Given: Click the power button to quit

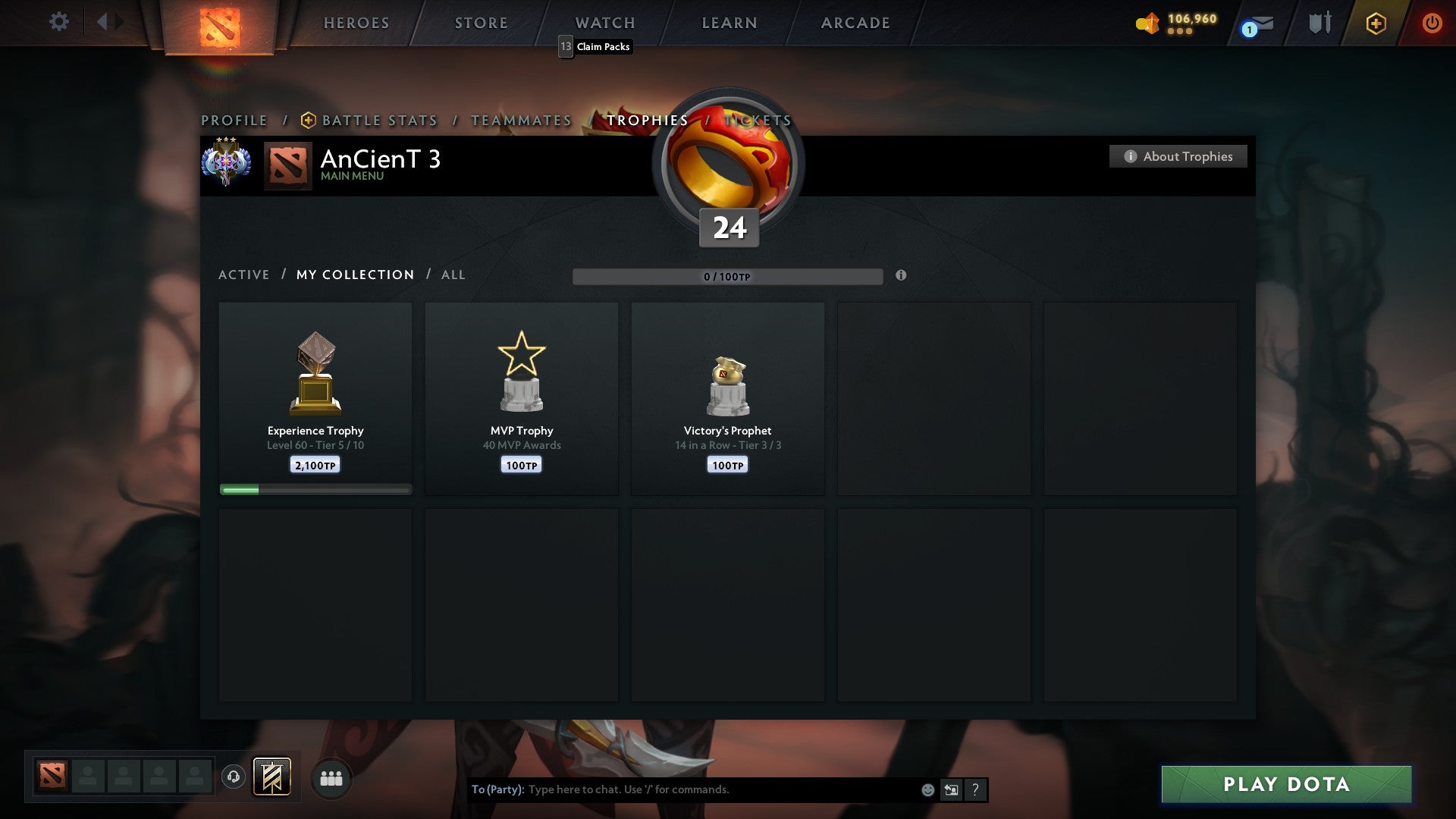Looking at the screenshot, I should [x=1432, y=23].
